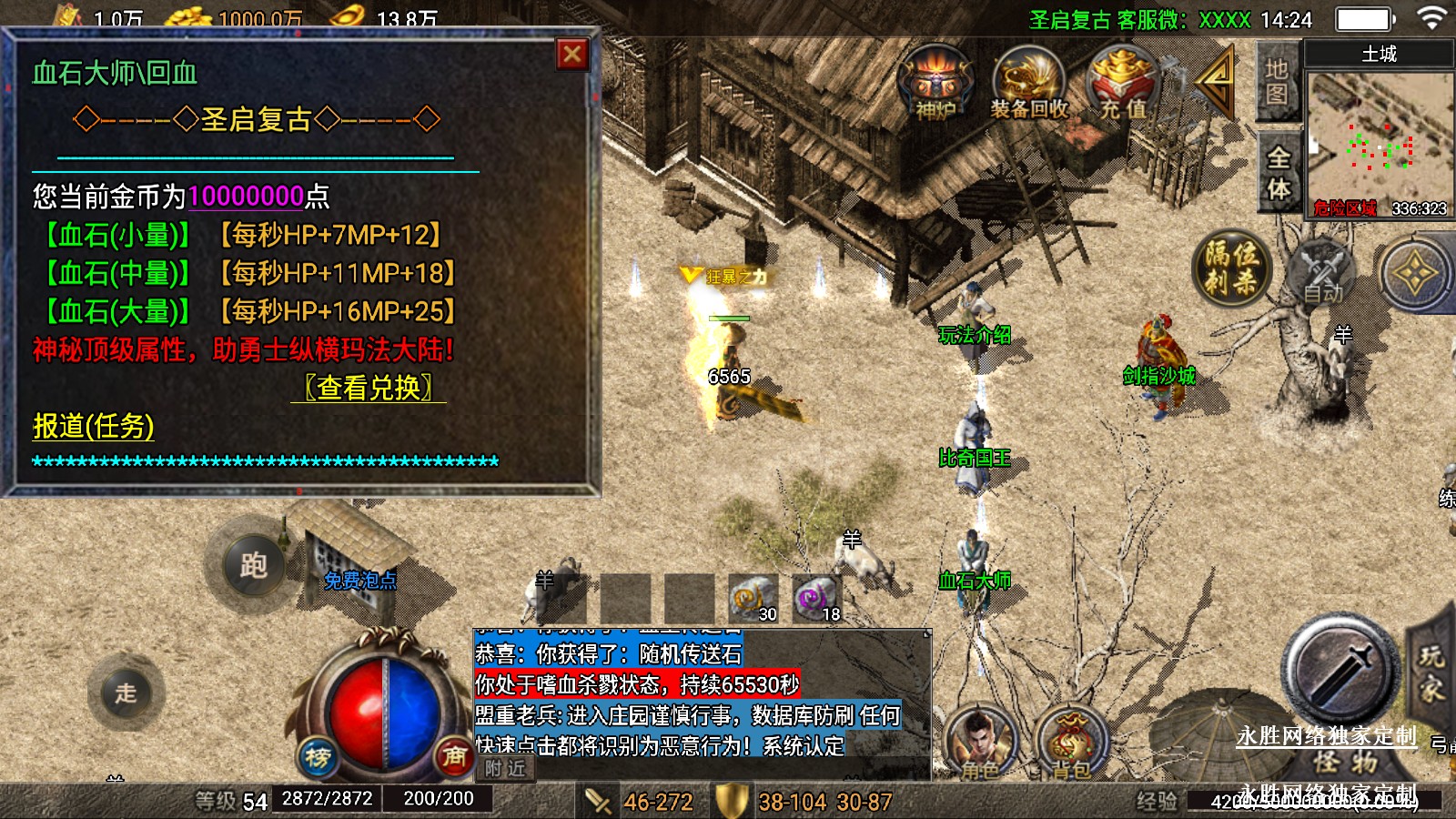The image size is (1456, 819).
Task: Close the 血石大师 dialog window
Action: point(572,55)
